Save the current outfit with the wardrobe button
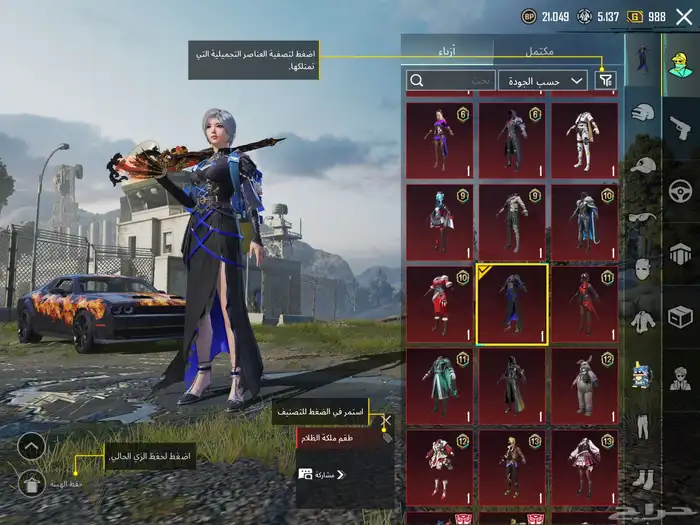The image size is (700, 525). pyautogui.click(x=31, y=484)
